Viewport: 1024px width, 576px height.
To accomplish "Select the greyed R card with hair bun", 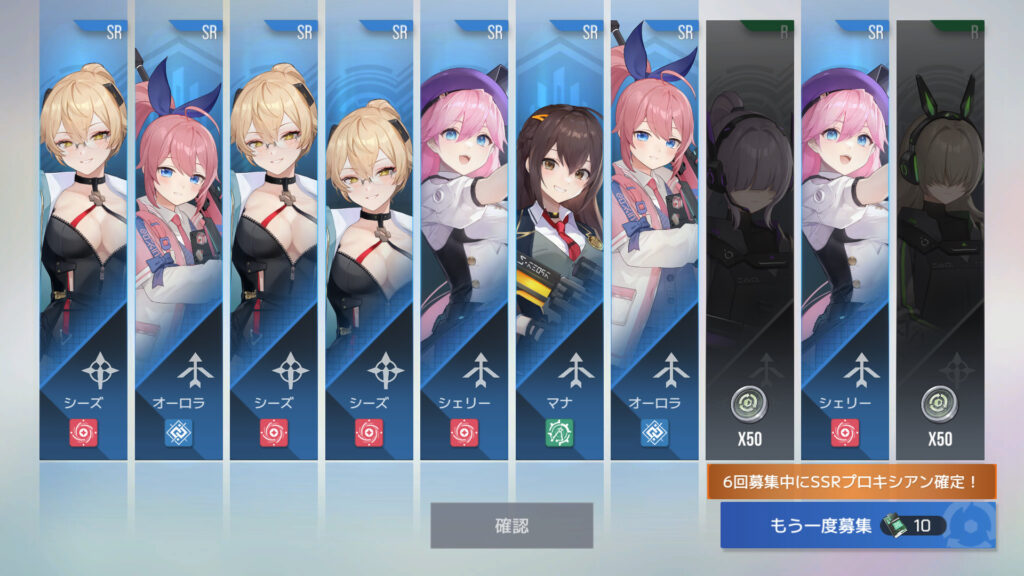I will click(x=749, y=240).
